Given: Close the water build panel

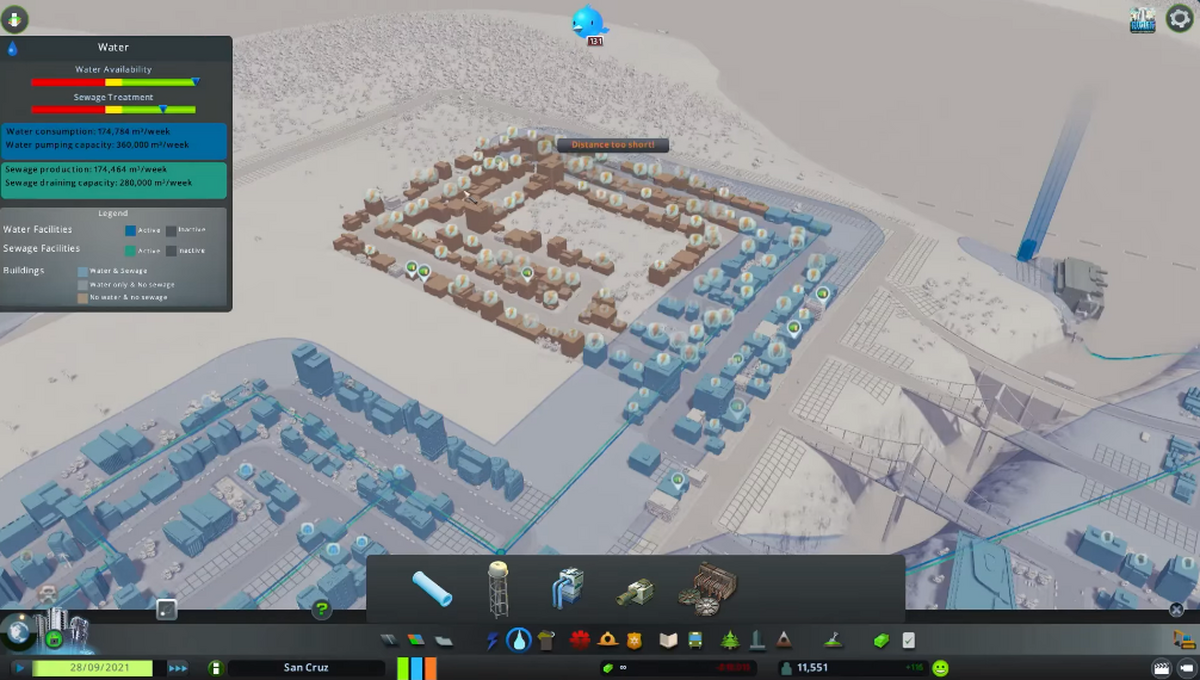Looking at the screenshot, I should [1176, 609].
